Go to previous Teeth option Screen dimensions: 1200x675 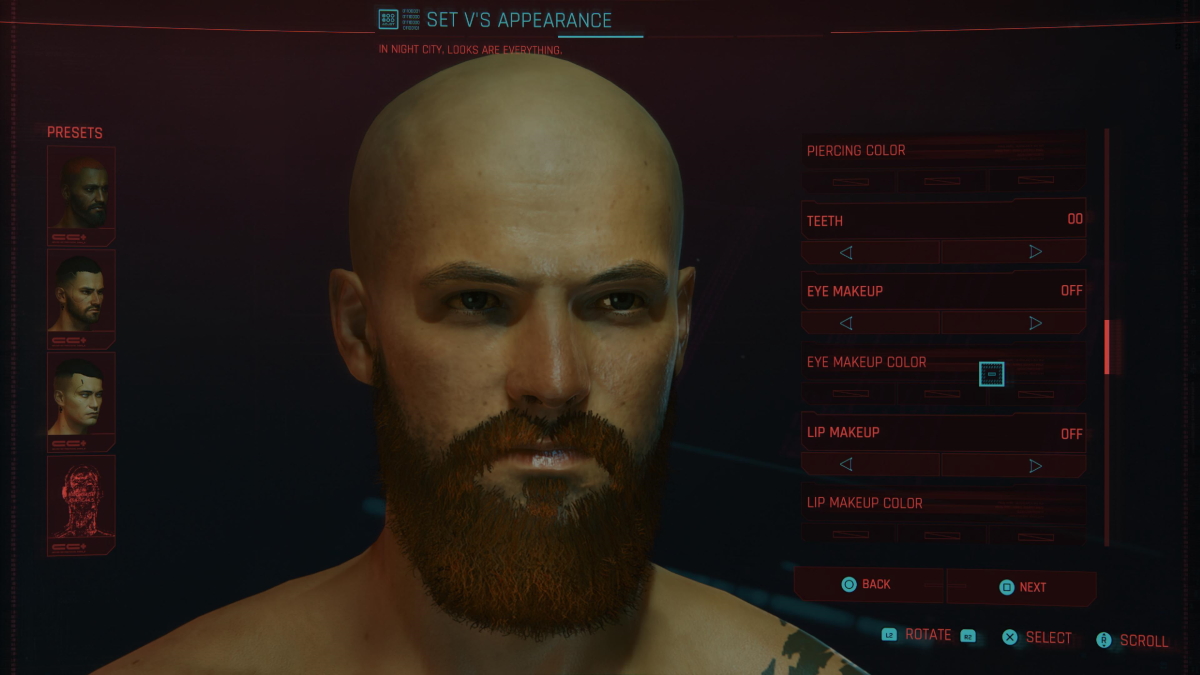tap(846, 252)
